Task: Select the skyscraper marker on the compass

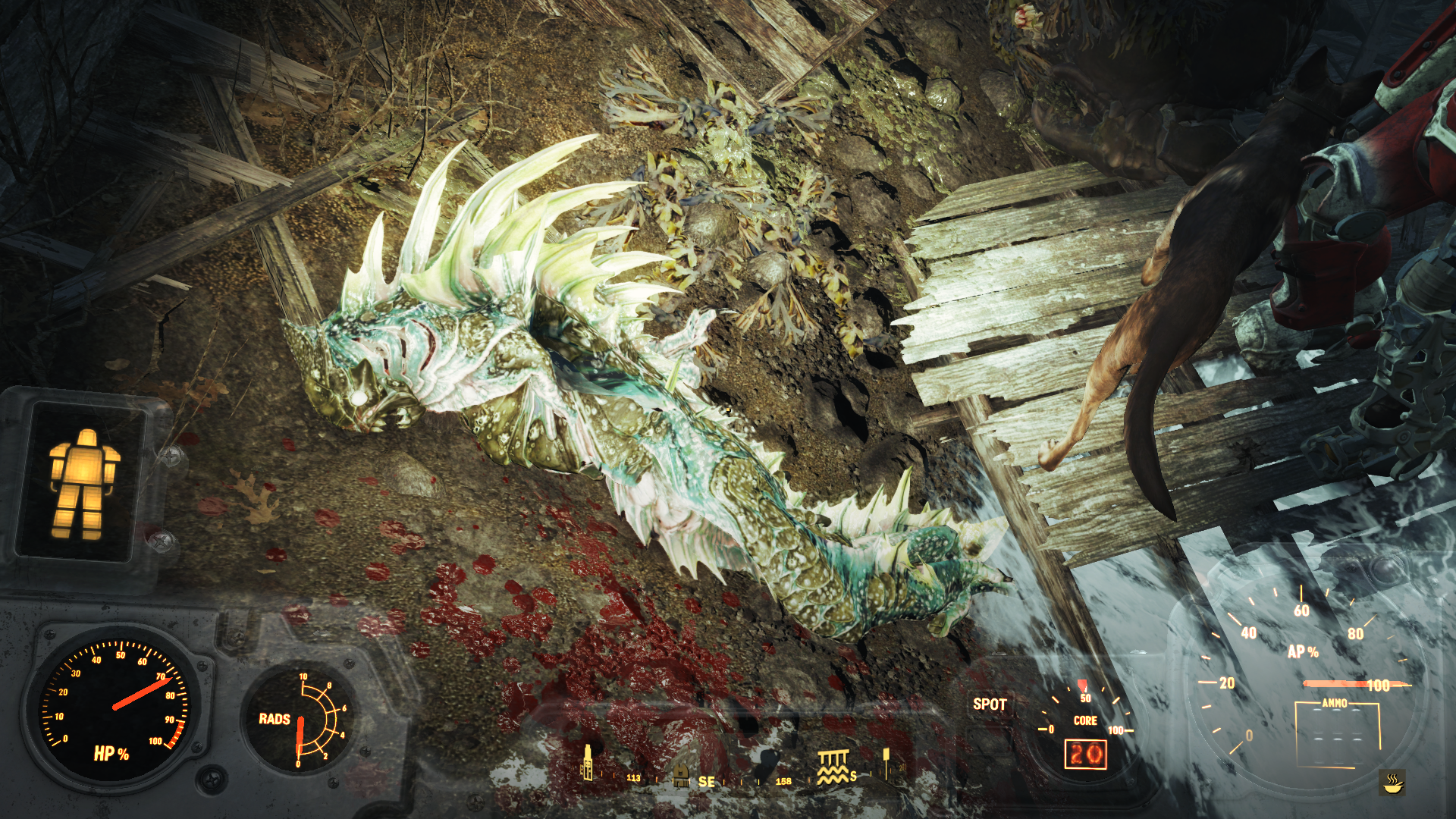Action: [587, 762]
